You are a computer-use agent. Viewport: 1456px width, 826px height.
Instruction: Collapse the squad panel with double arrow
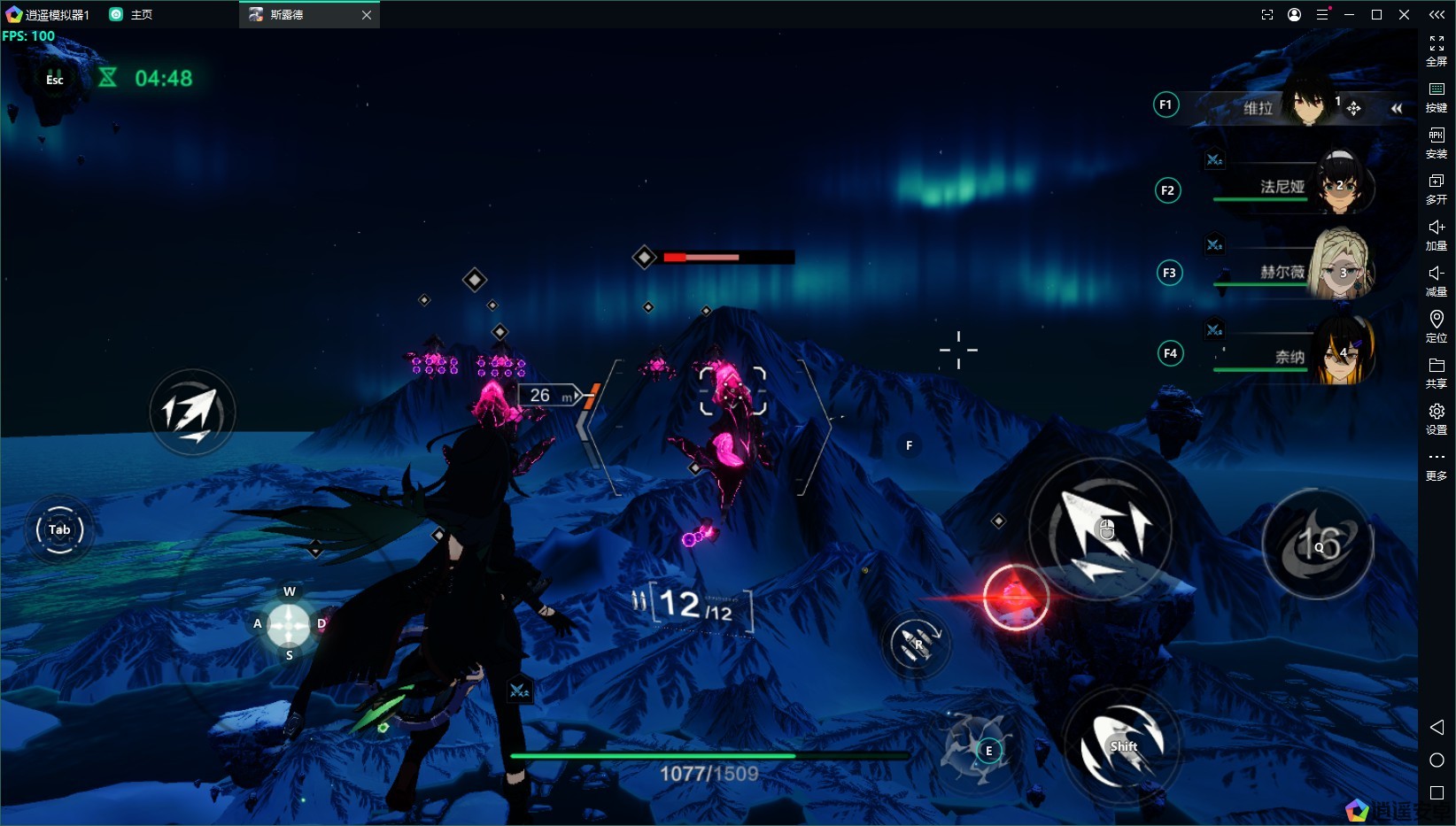[x=1397, y=108]
